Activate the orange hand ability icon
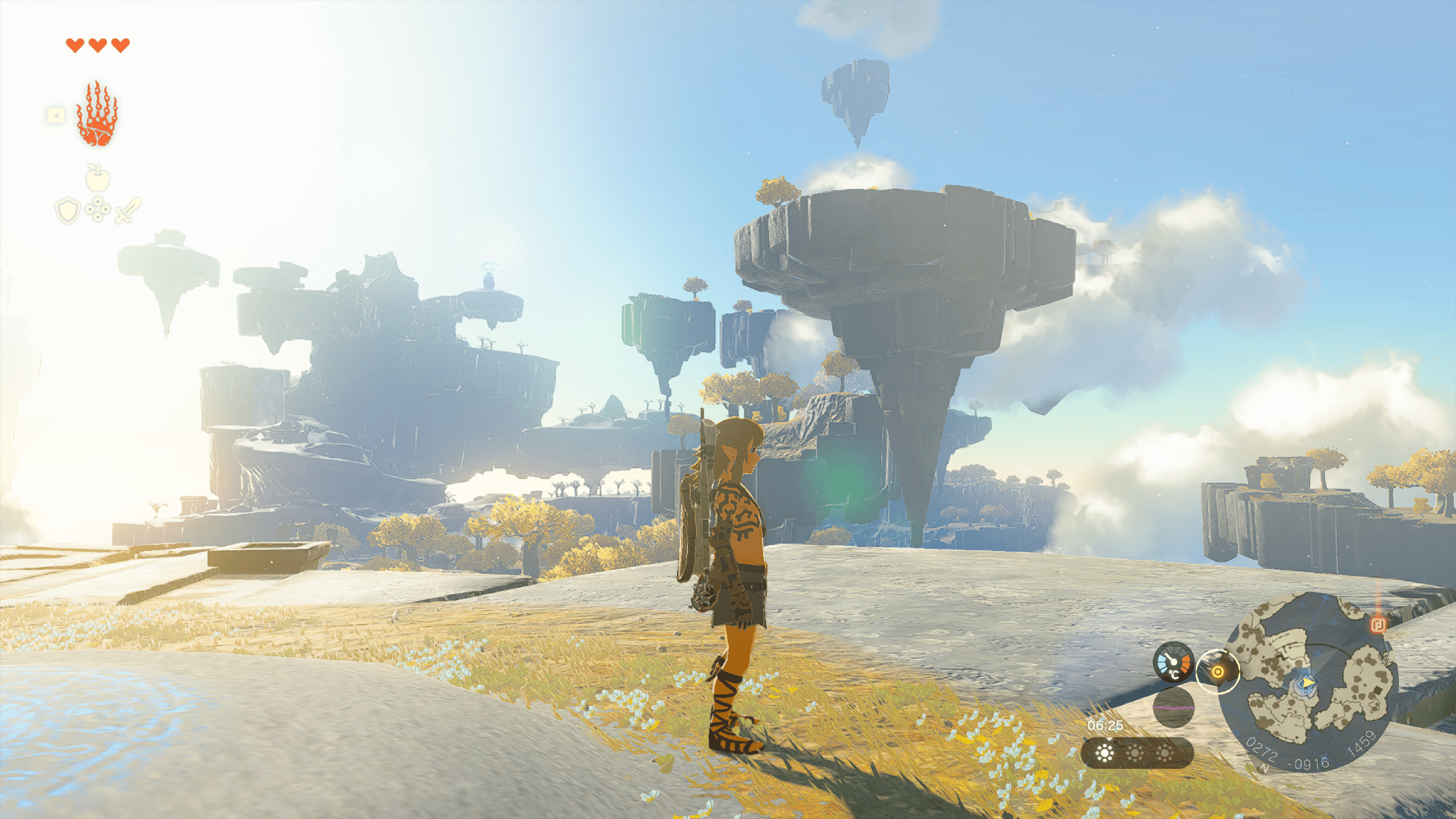 (x=97, y=114)
